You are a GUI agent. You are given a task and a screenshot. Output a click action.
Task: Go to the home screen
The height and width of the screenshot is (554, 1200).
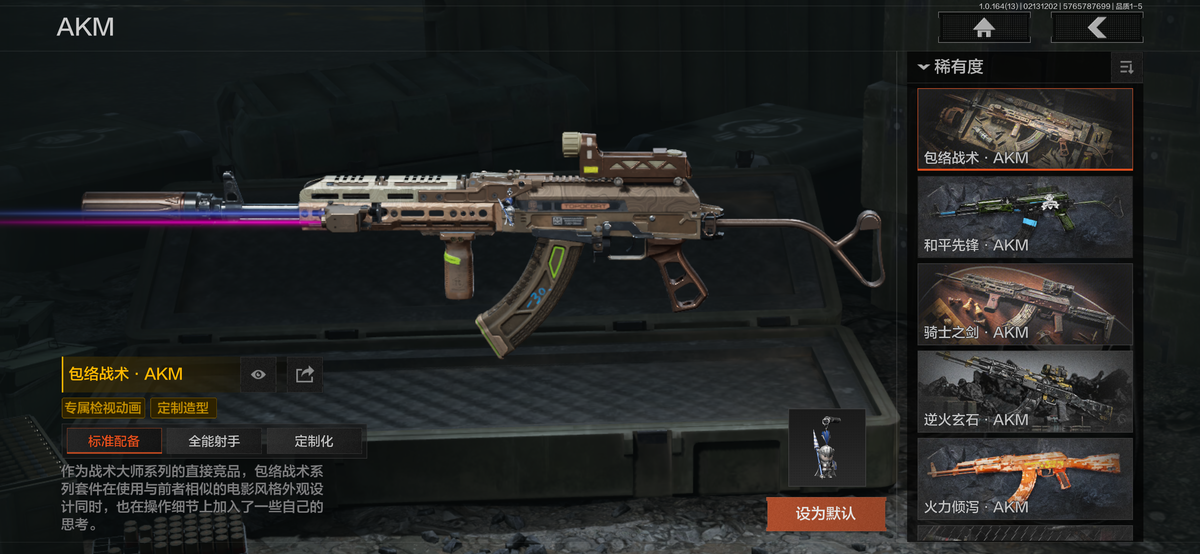pos(984,28)
